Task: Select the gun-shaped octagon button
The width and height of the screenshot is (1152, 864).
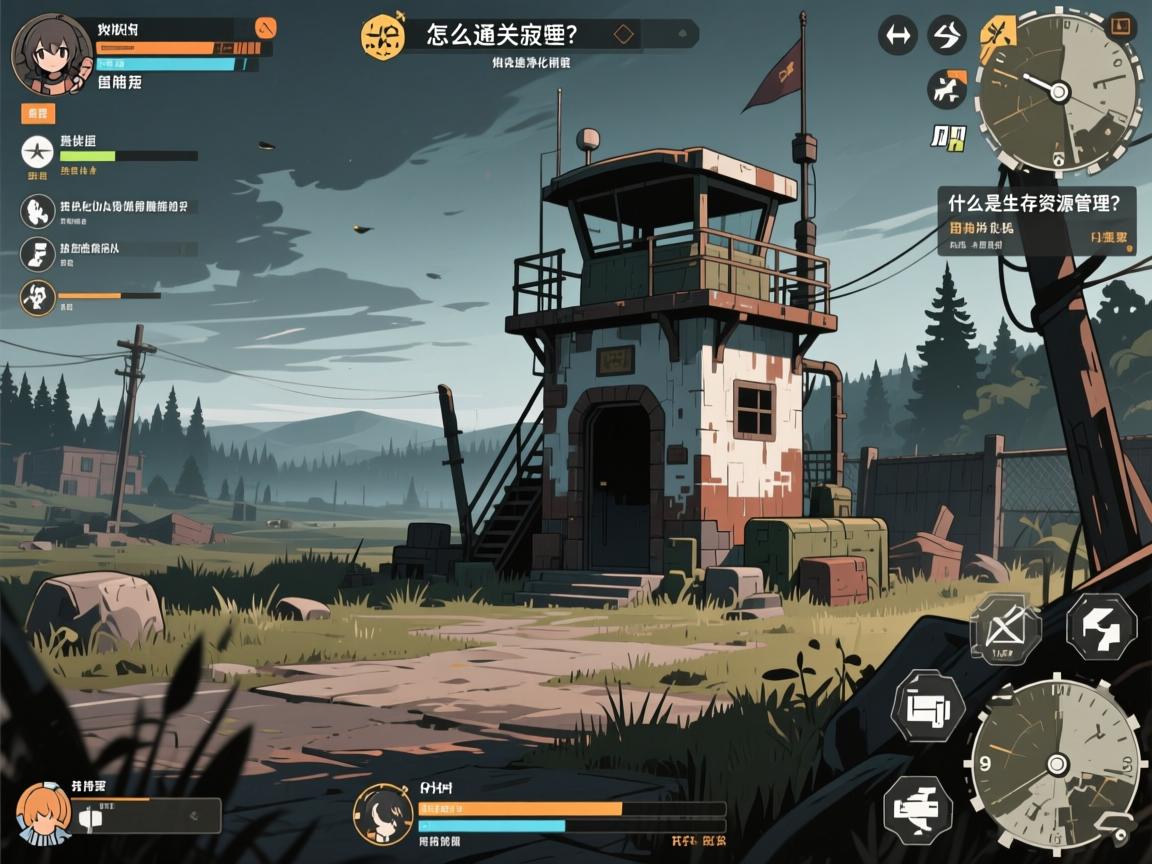Action: [918, 807]
